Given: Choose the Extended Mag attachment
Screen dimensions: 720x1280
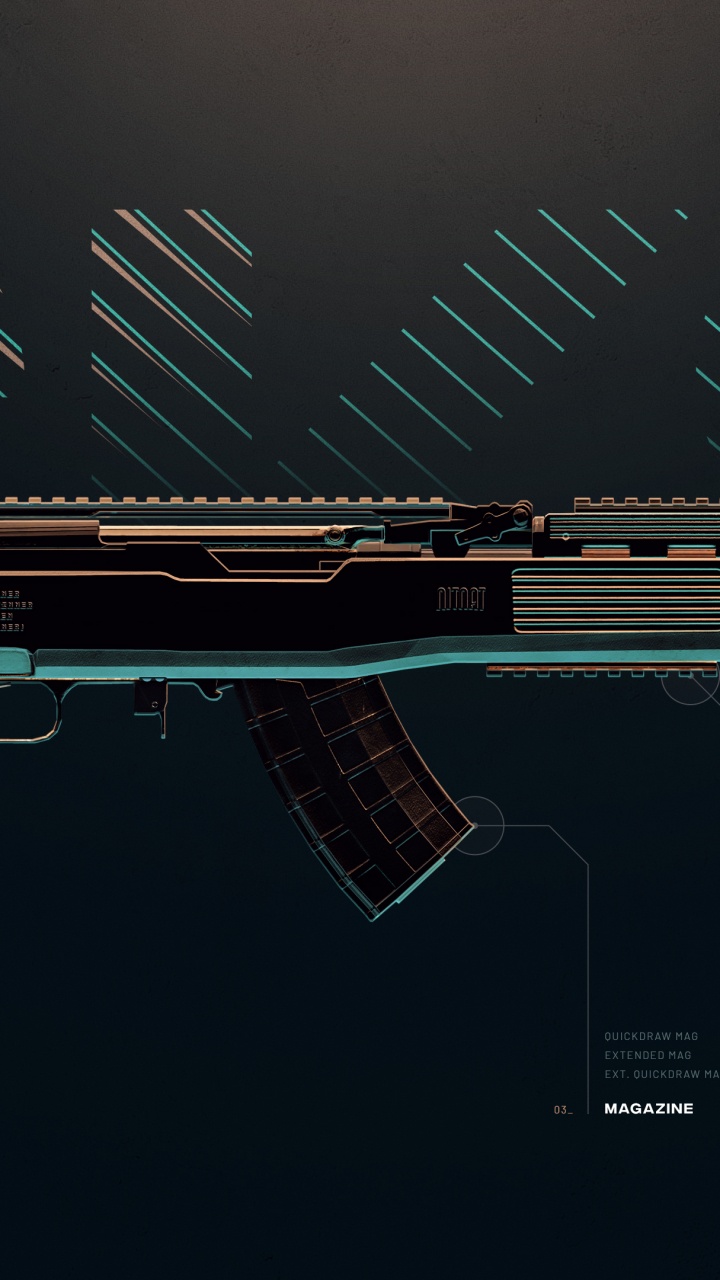Looking at the screenshot, I should point(647,1055).
